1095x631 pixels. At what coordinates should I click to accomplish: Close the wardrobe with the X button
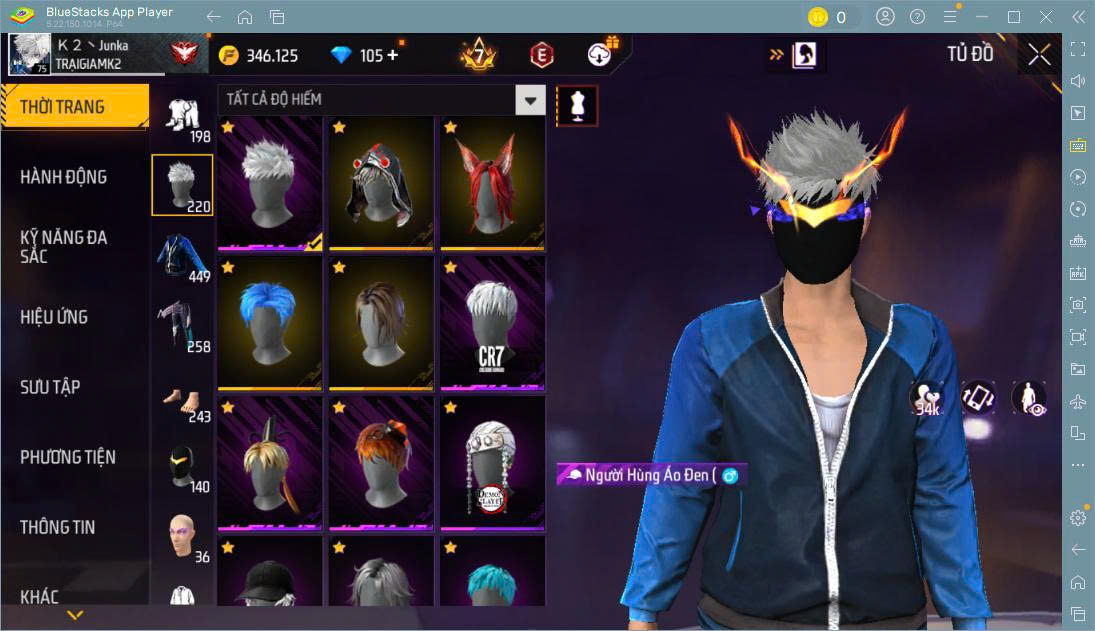click(1039, 55)
